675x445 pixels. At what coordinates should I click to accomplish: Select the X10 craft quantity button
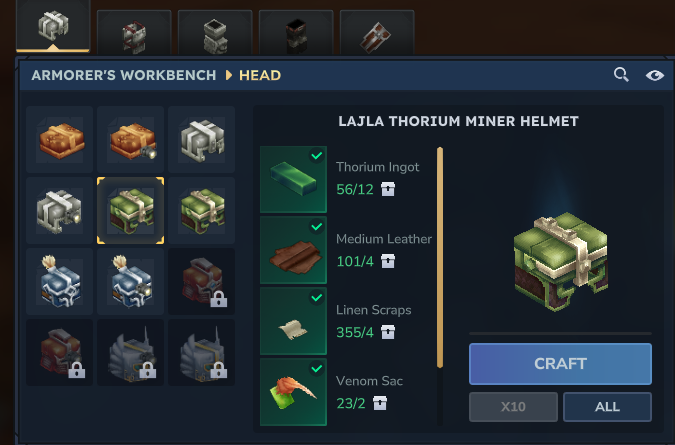(x=512, y=407)
